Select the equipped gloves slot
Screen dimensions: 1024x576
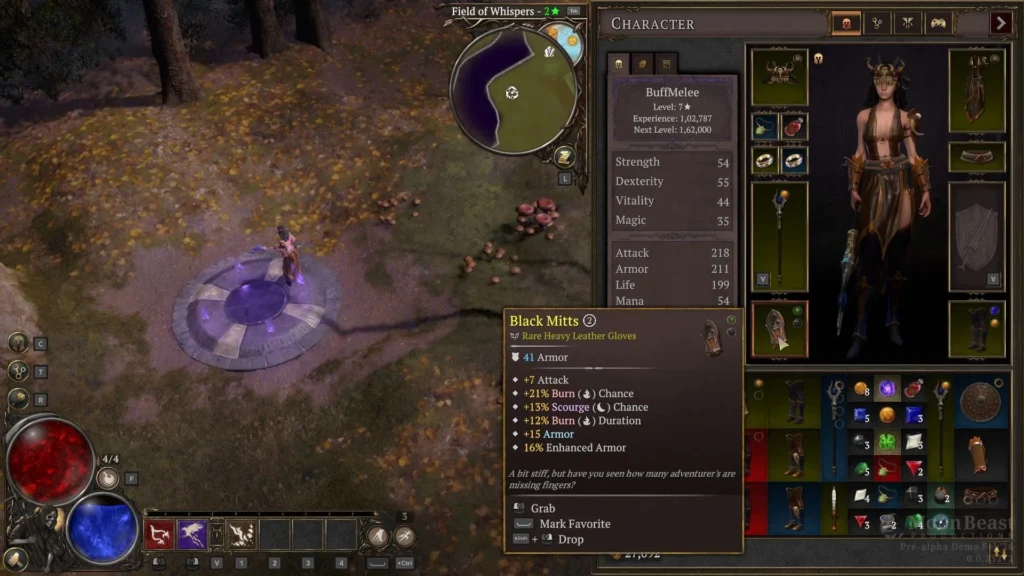[779, 328]
